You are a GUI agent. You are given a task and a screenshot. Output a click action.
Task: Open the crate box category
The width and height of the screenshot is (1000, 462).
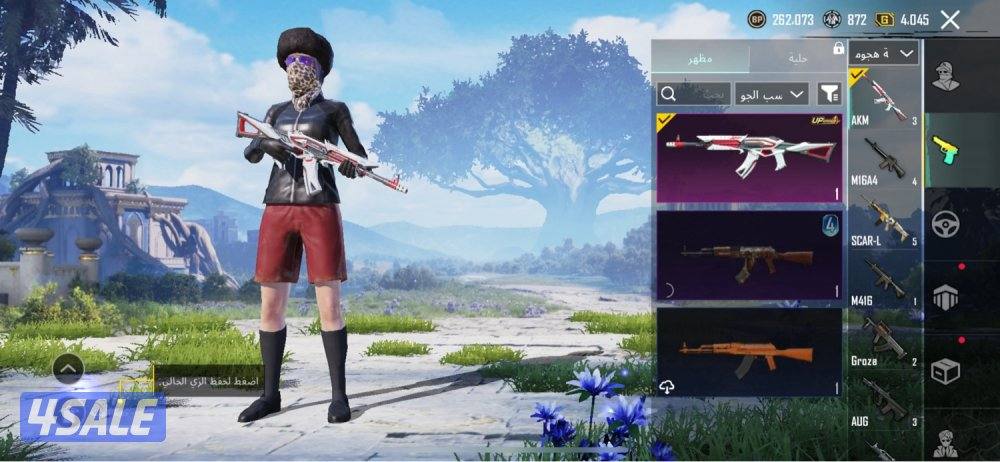point(946,371)
